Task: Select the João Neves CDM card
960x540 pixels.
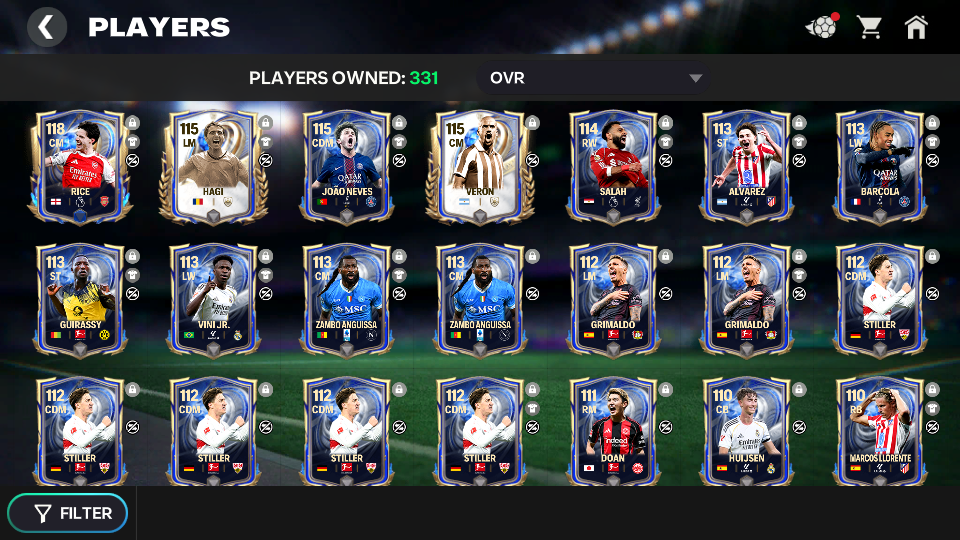Action: pyautogui.click(x=346, y=165)
